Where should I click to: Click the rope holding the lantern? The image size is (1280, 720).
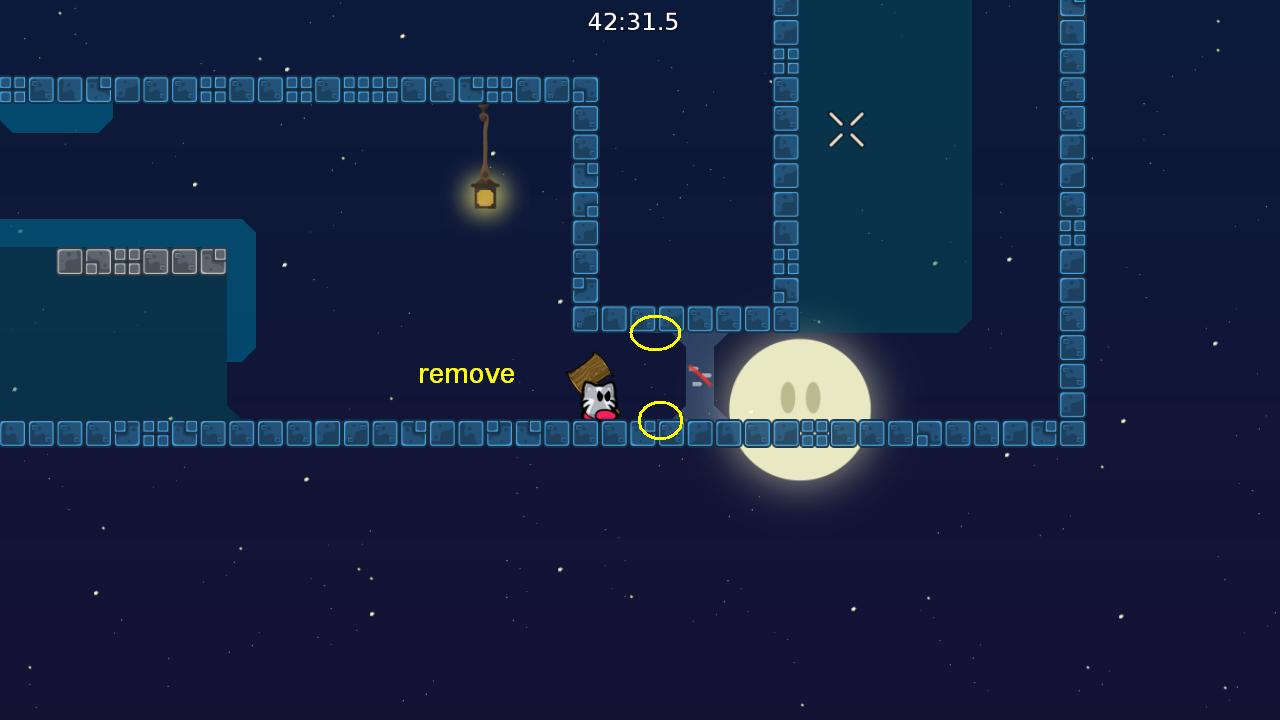pos(483,140)
